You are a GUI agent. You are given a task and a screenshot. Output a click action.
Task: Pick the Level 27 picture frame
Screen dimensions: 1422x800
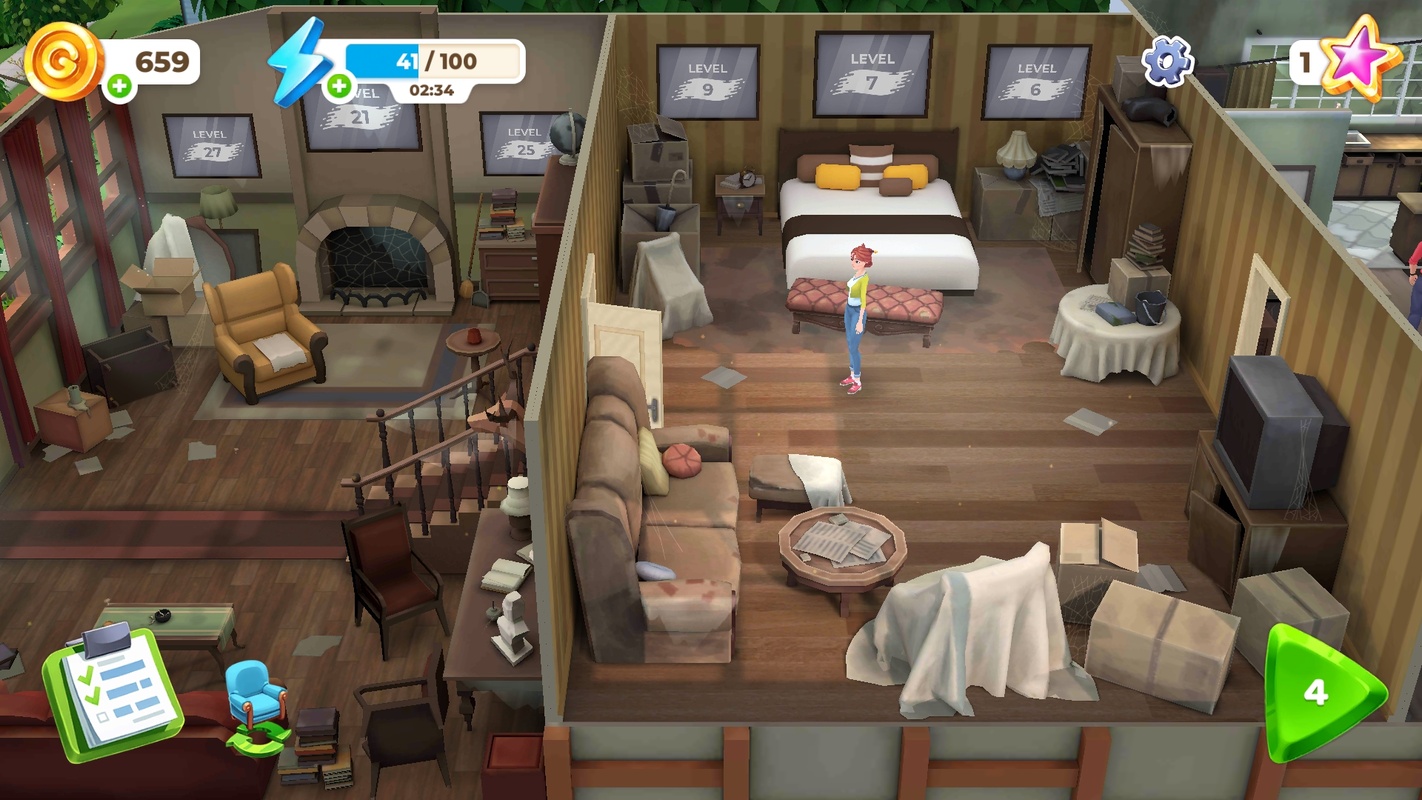coord(211,146)
